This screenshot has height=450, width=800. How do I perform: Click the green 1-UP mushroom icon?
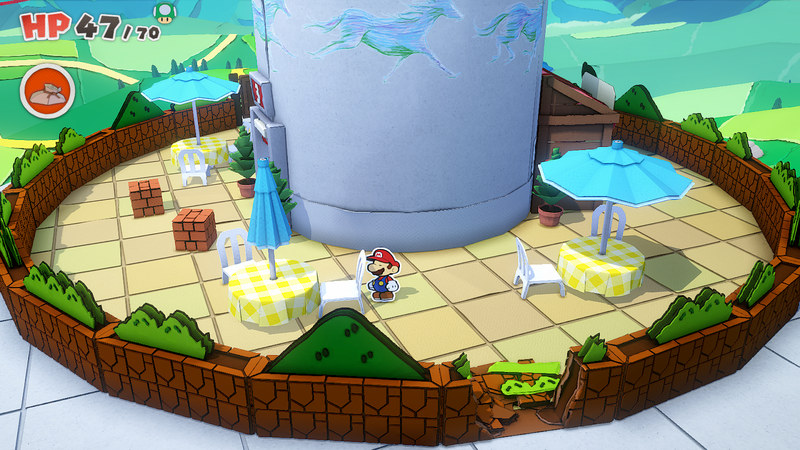162,12
